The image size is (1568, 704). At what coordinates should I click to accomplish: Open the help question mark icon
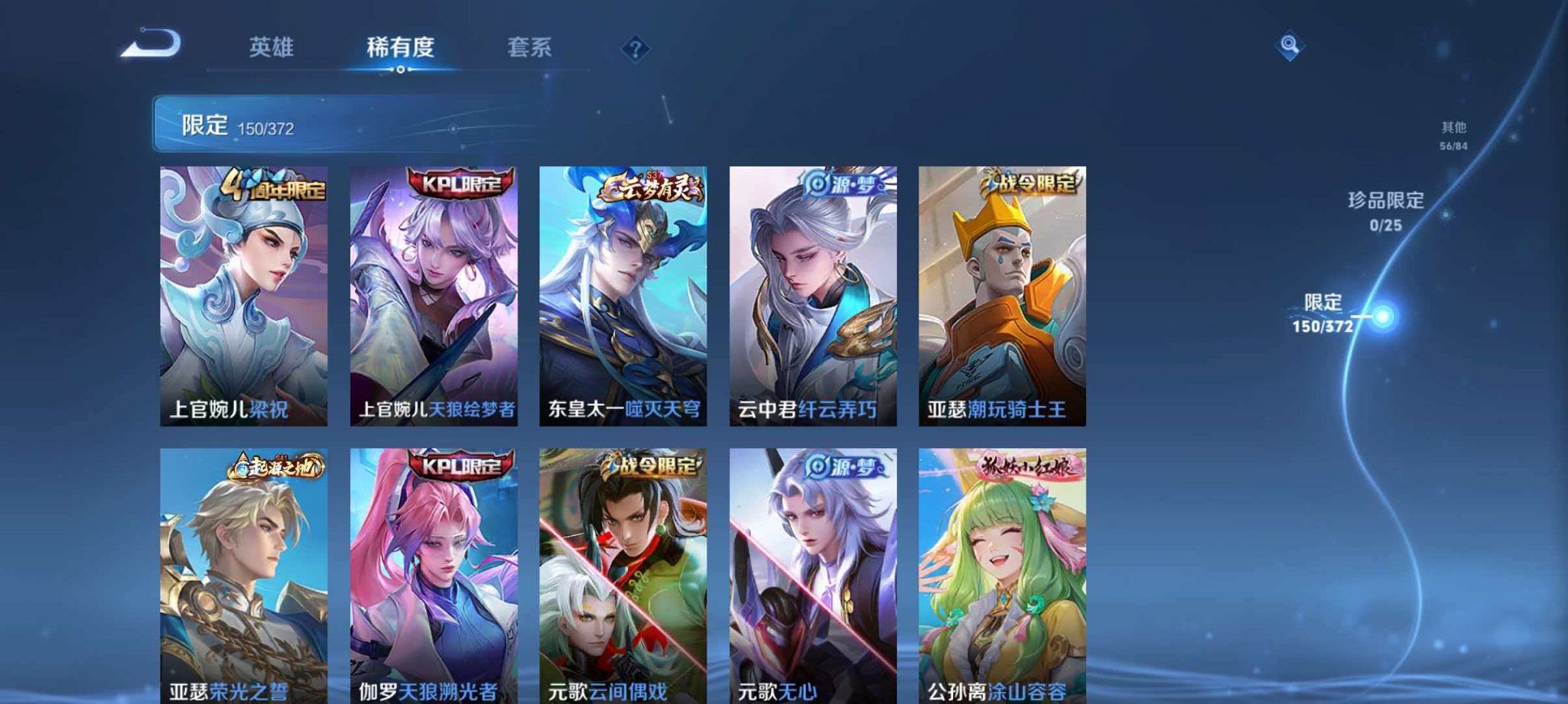635,49
